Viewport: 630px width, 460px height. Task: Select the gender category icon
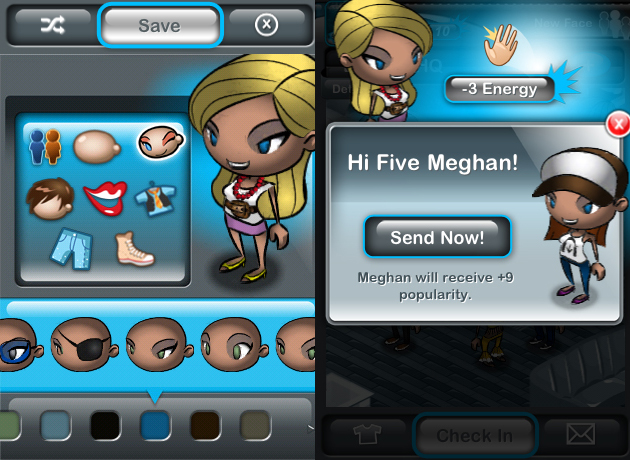click(x=46, y=146)
